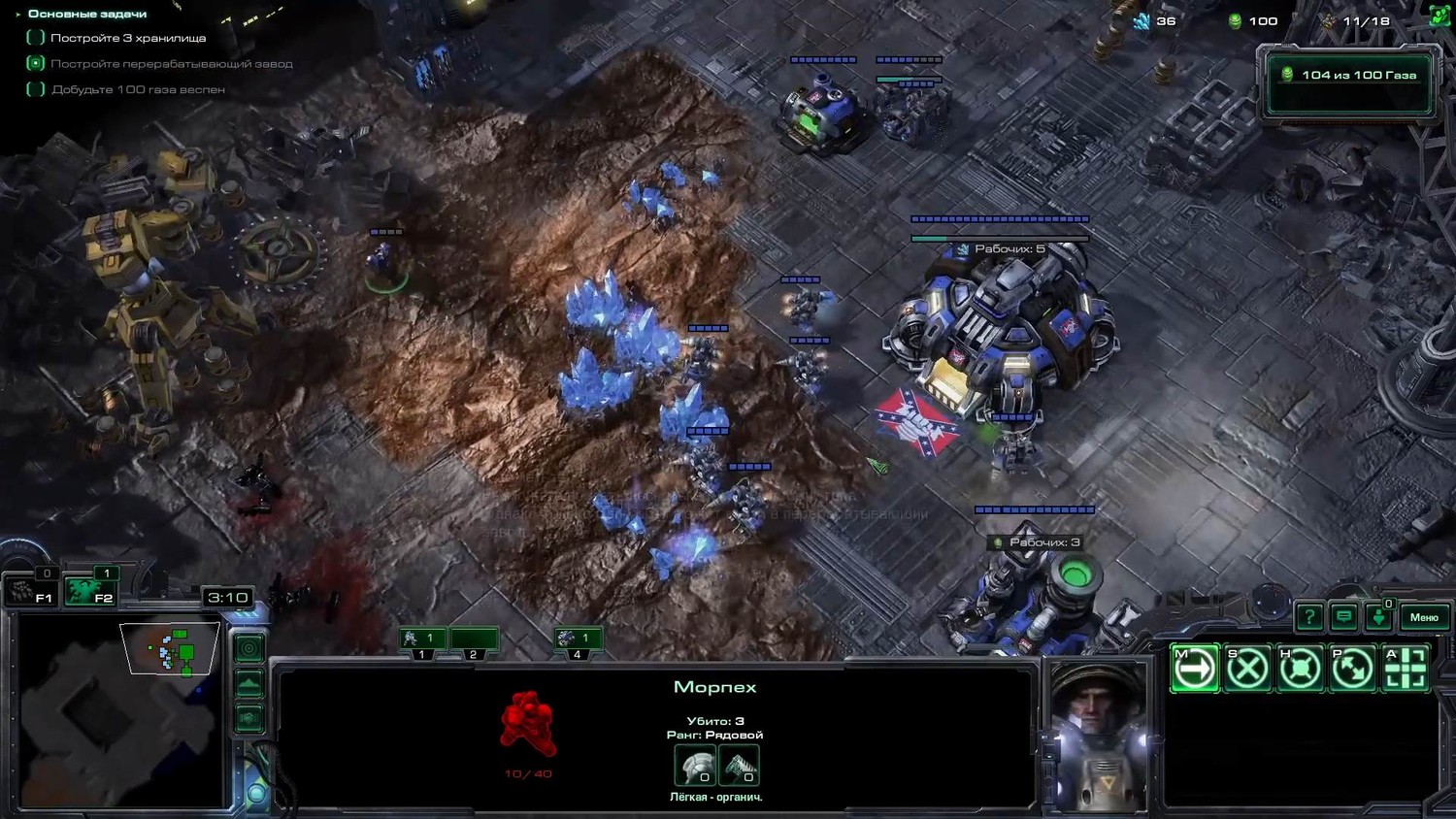Select control group 4 tab

click(x=578, y=639)
